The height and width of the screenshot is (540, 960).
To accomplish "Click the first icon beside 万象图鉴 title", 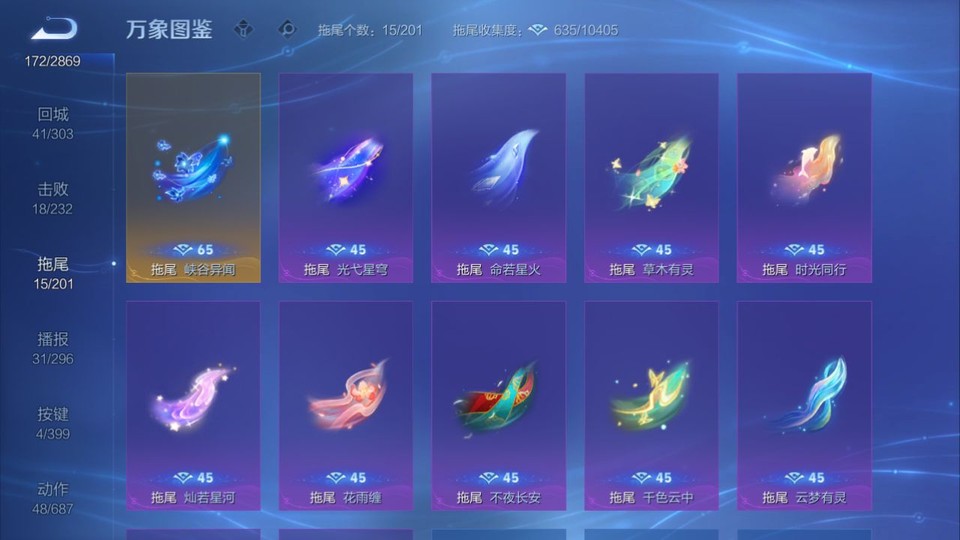I will pos(243,29).
